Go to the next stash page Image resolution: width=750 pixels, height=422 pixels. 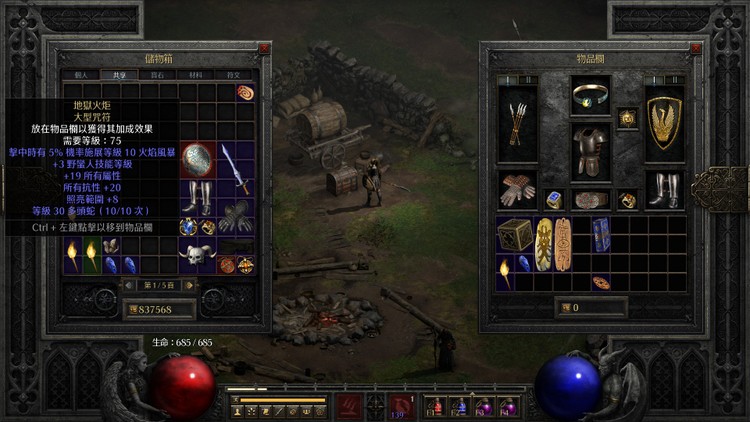click(x=187, y=285)
